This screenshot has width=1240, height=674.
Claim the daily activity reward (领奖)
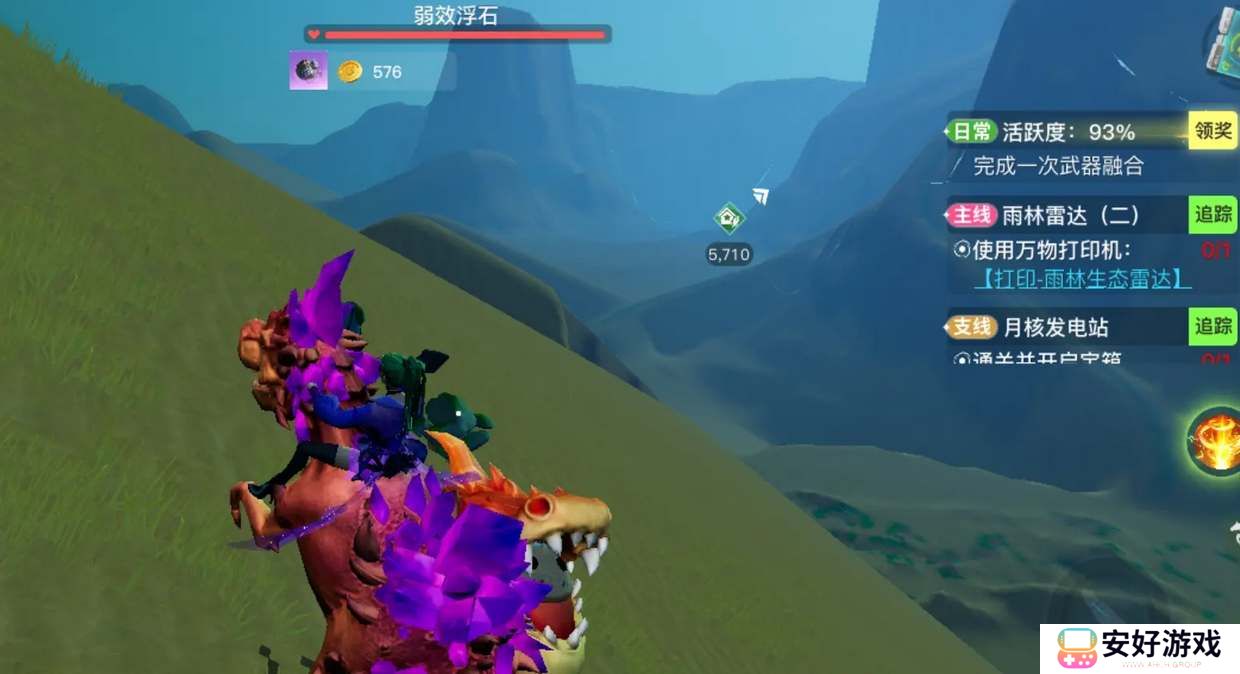coord(1212,131)
